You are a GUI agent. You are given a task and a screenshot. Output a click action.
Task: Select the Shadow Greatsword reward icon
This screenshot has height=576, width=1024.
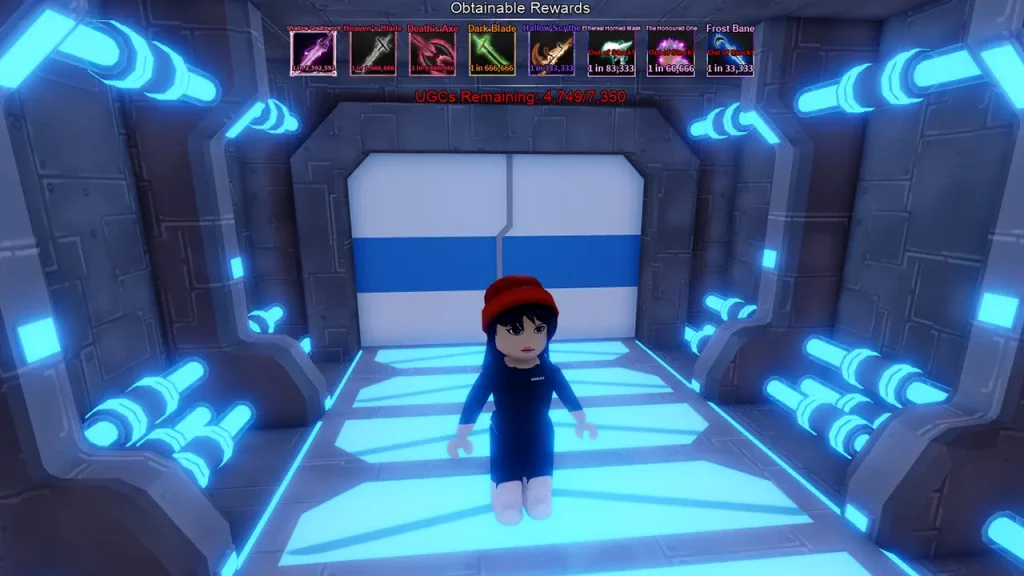313,54
